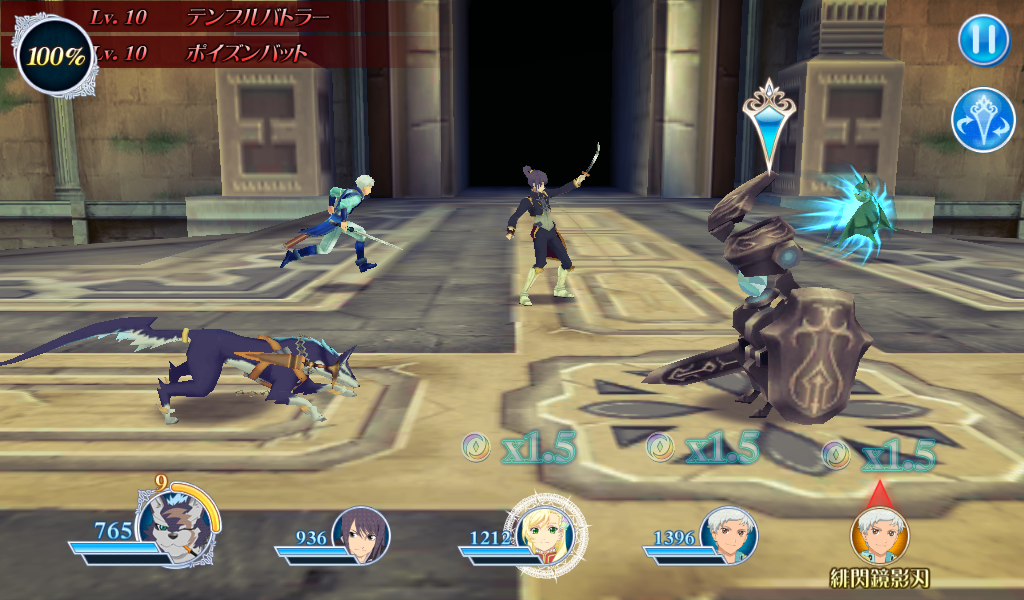Select the dark-haired swordsman portrait
Viewport: 1024px width, 600px height.
coord(360,535)
